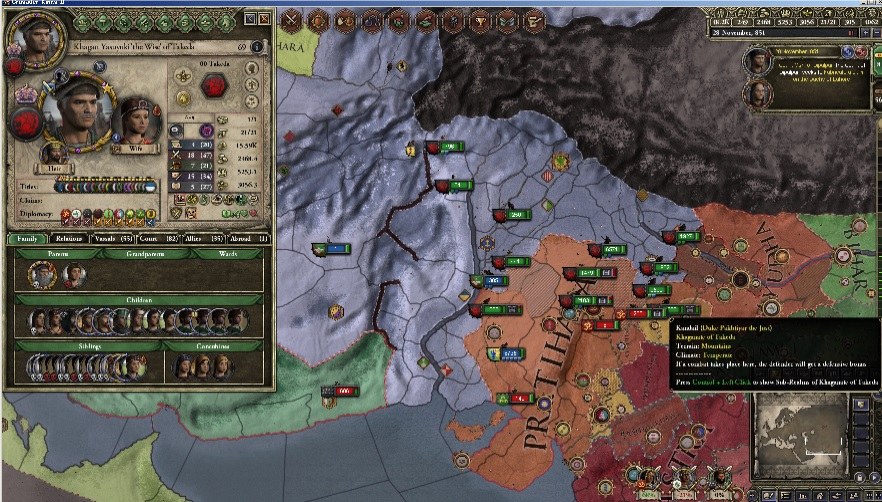Select the first concubine portrait
This screenshot has width=882, height=502.
[x=183, y=366]
